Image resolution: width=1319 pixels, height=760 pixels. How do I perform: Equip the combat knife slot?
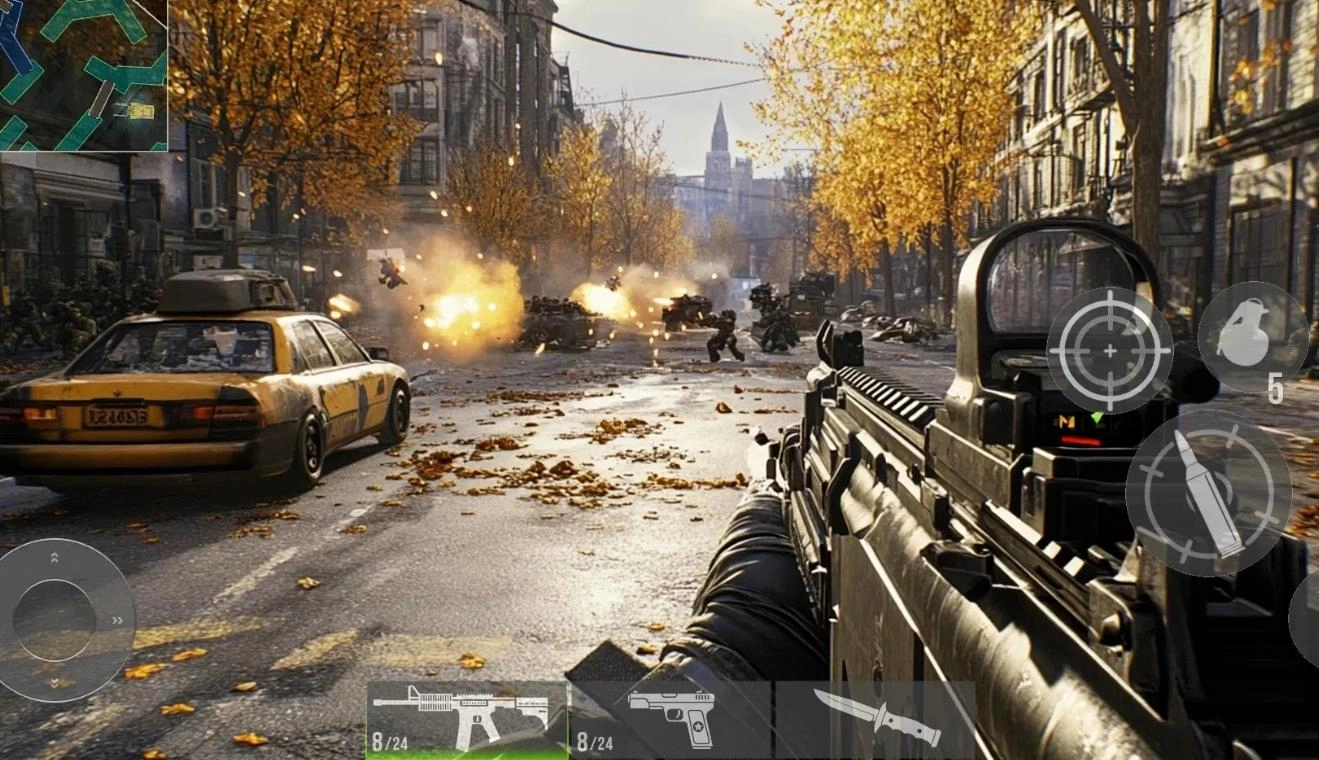[876, 719]
